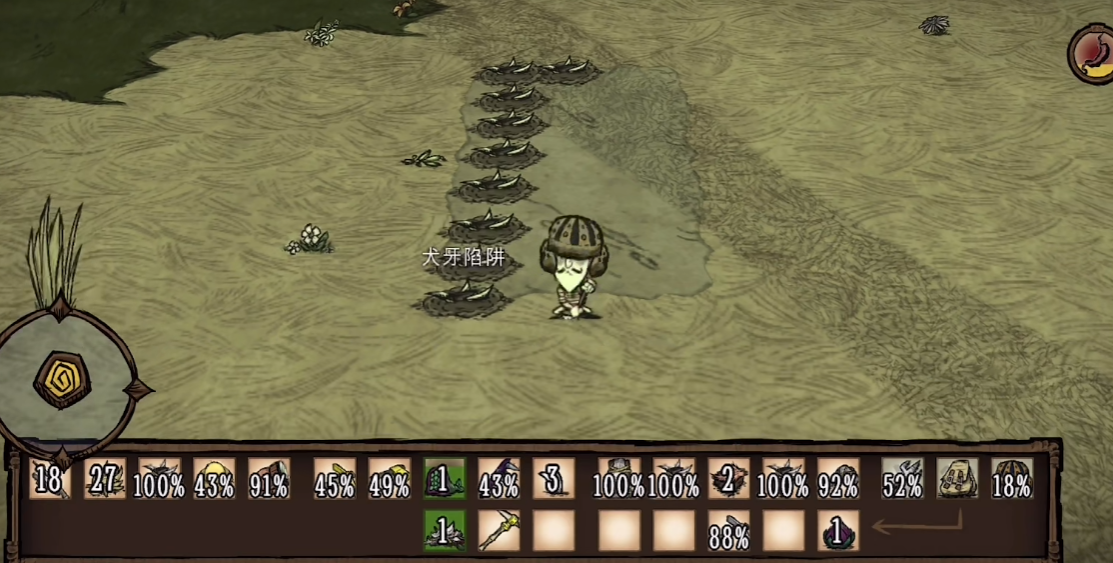Choose the backpack item at 88% durability
The height and width of the screenshot is (563, 1113).
(x=728, y=531)
